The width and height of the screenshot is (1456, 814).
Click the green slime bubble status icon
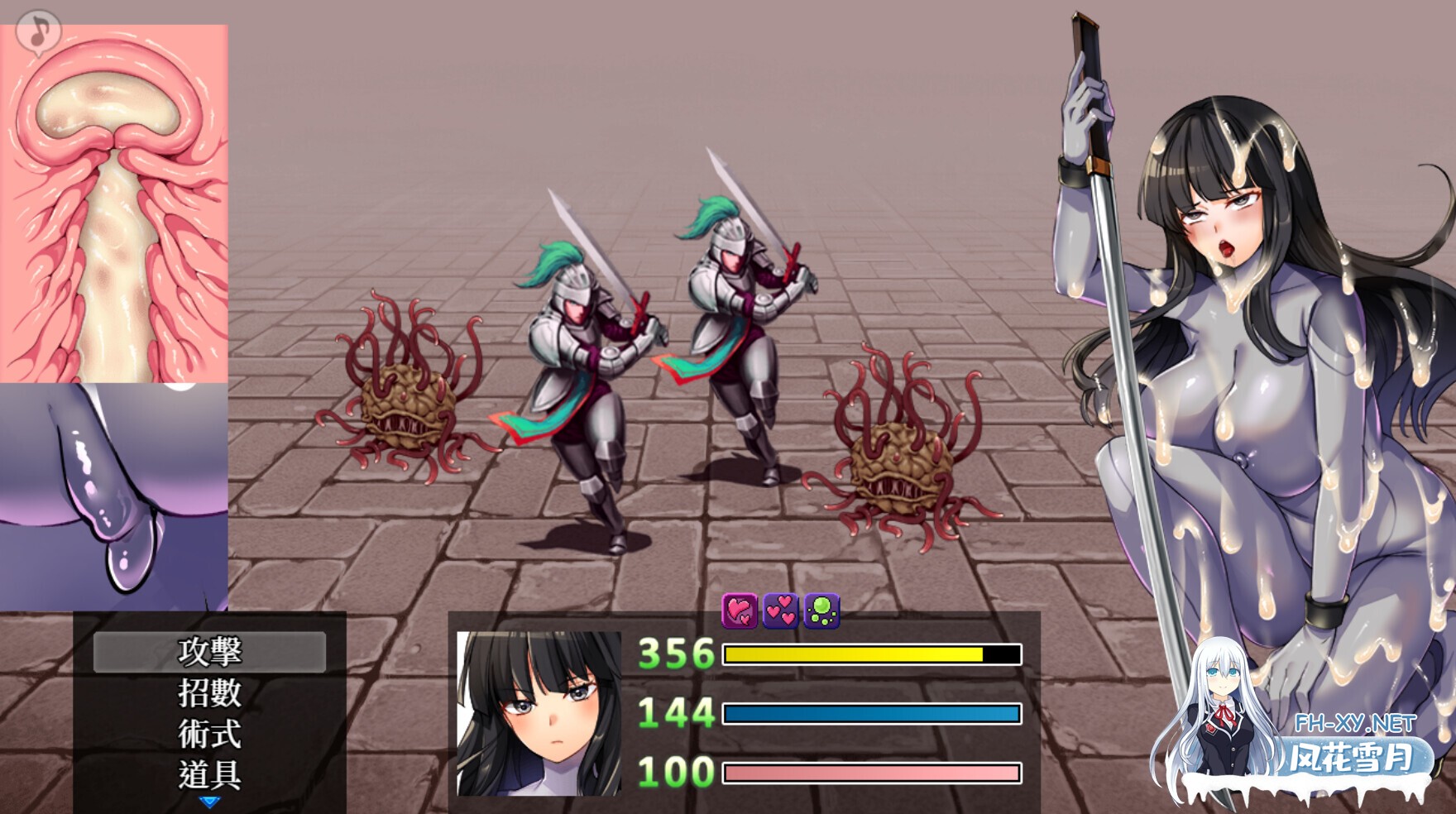coord(822,612)
